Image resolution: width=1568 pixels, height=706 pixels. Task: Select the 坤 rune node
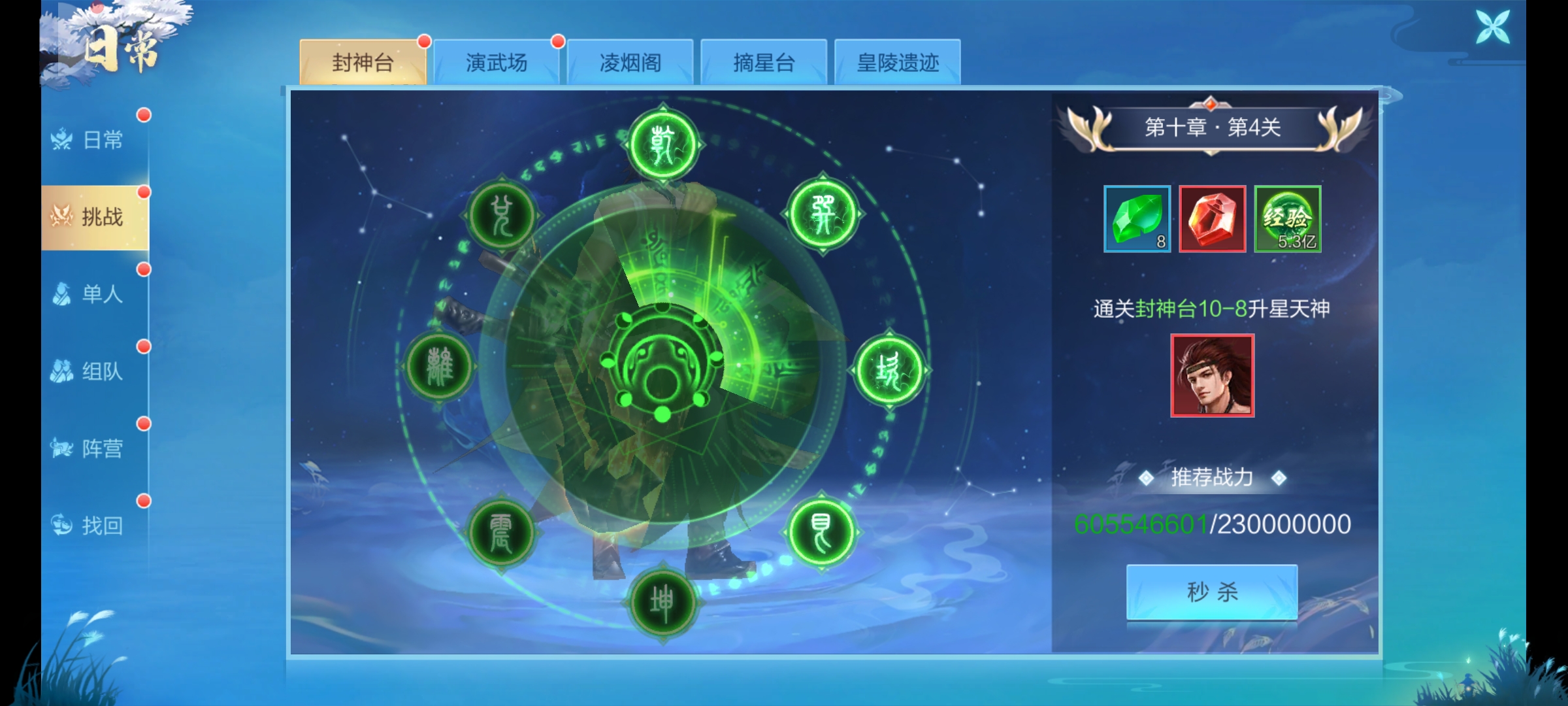[662, 603]
